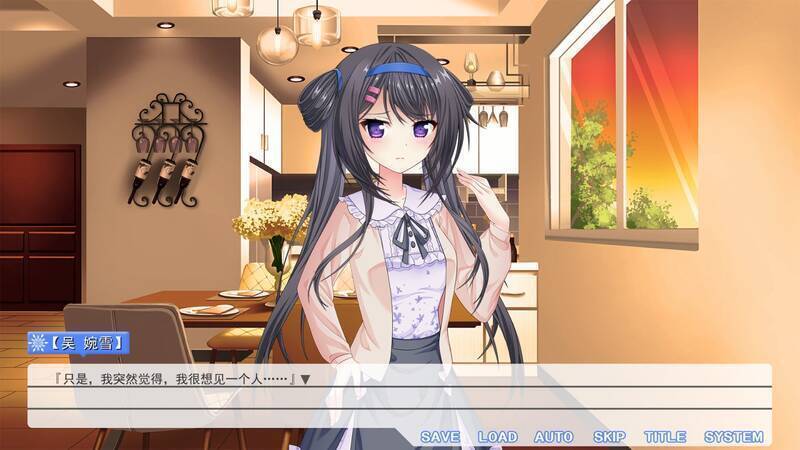Image resolution: width=800 pixels, height=450 pixels.
Task: Open the LOAD menu
Action: coord(497,437)
